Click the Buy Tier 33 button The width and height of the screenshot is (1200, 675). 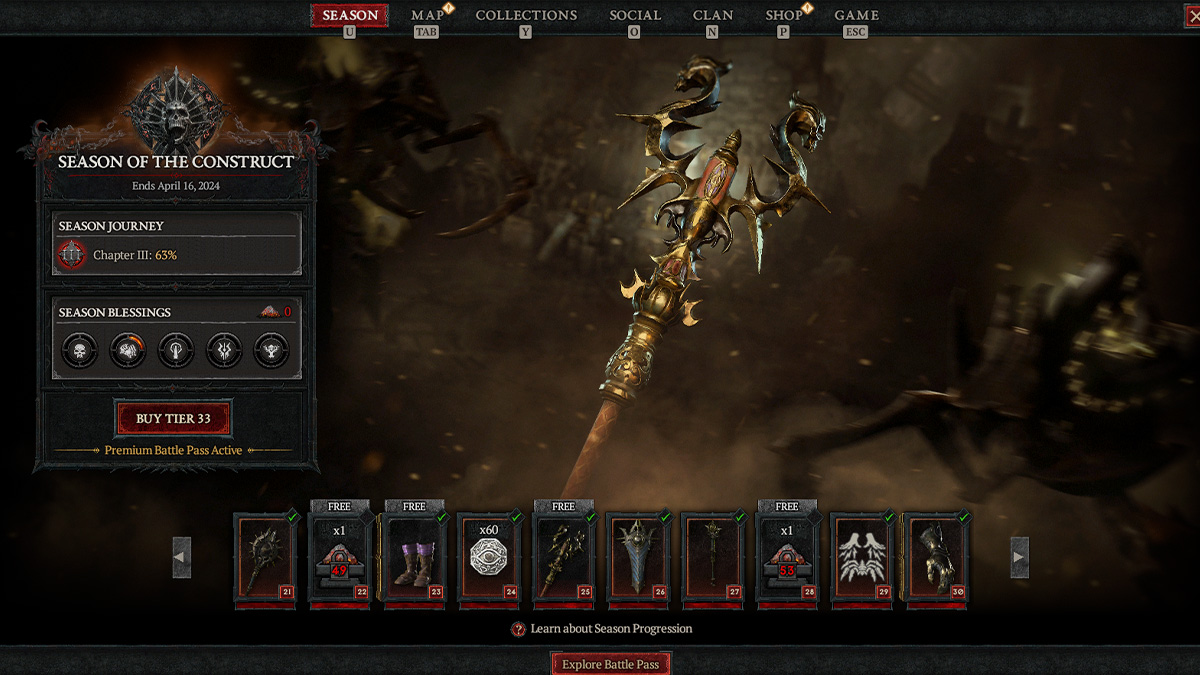click(174, 419)
